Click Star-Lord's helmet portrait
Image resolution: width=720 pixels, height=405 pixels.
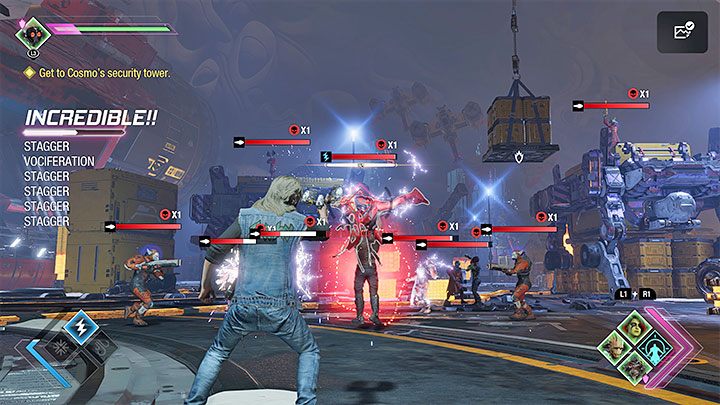click(x=33, y=34)
